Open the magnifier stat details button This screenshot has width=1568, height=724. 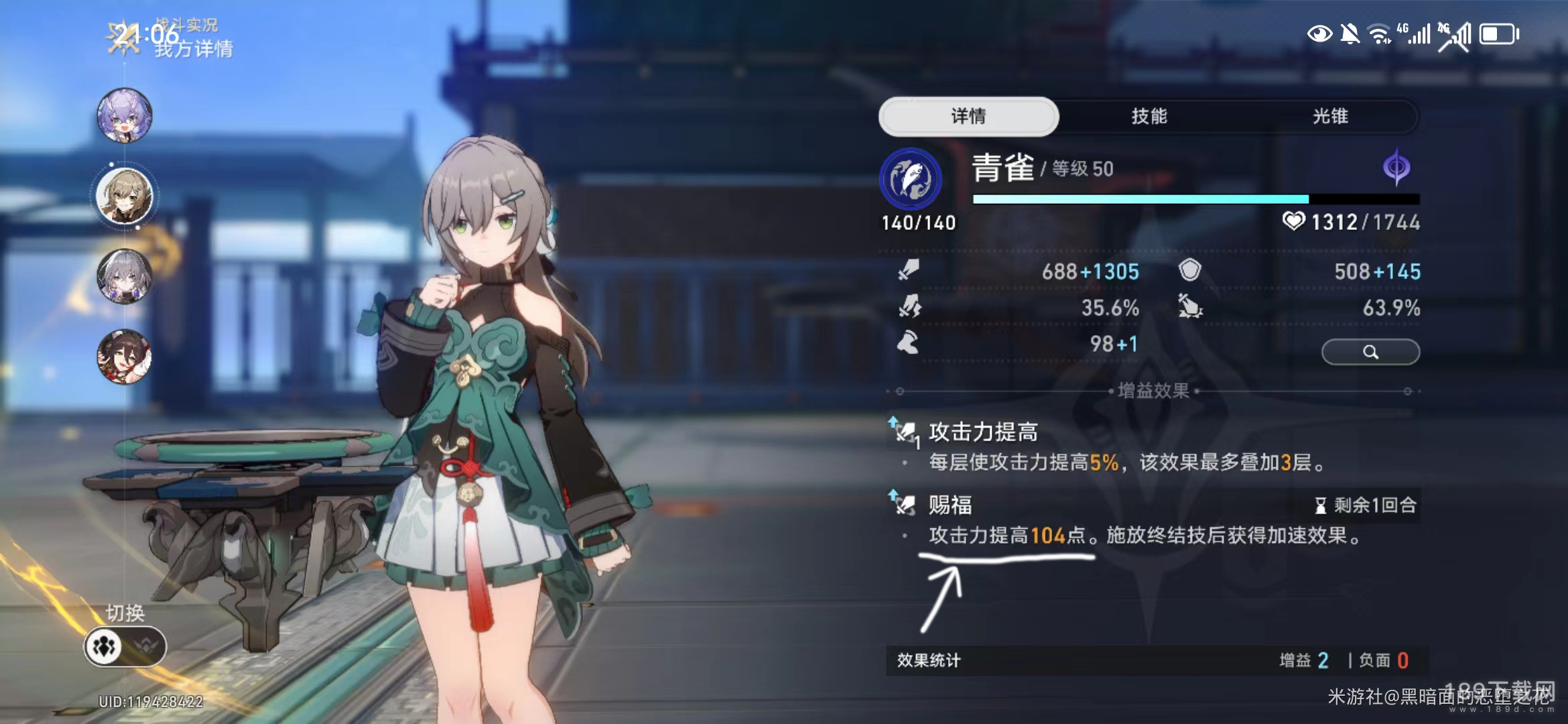pos(1370,352)
